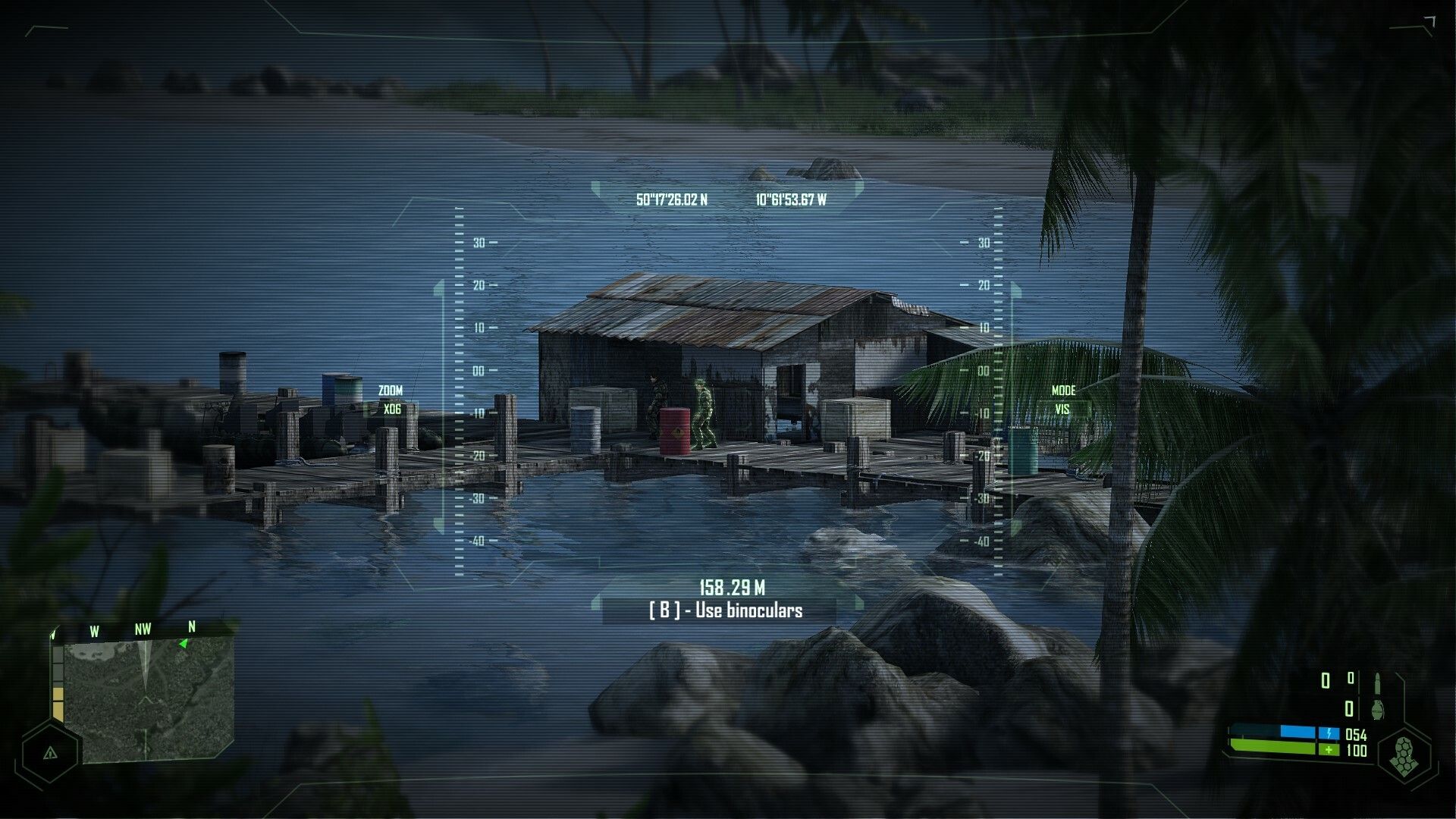The height and width of the screenshot is (819, 1456).
Task: Select the rifle ammo bullet icon
Action: [x=1377, y=682]
